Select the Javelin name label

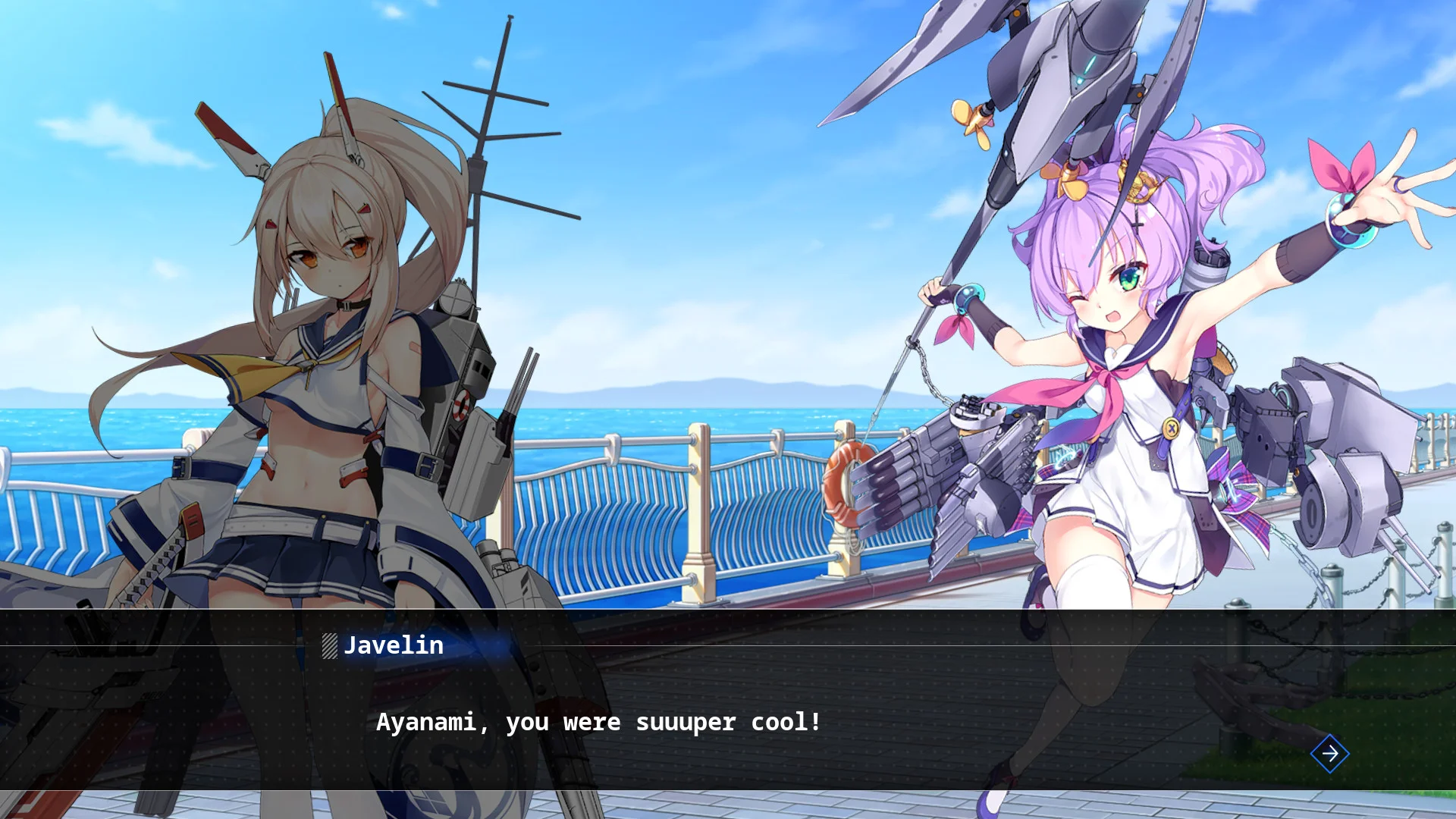(394, 646)
